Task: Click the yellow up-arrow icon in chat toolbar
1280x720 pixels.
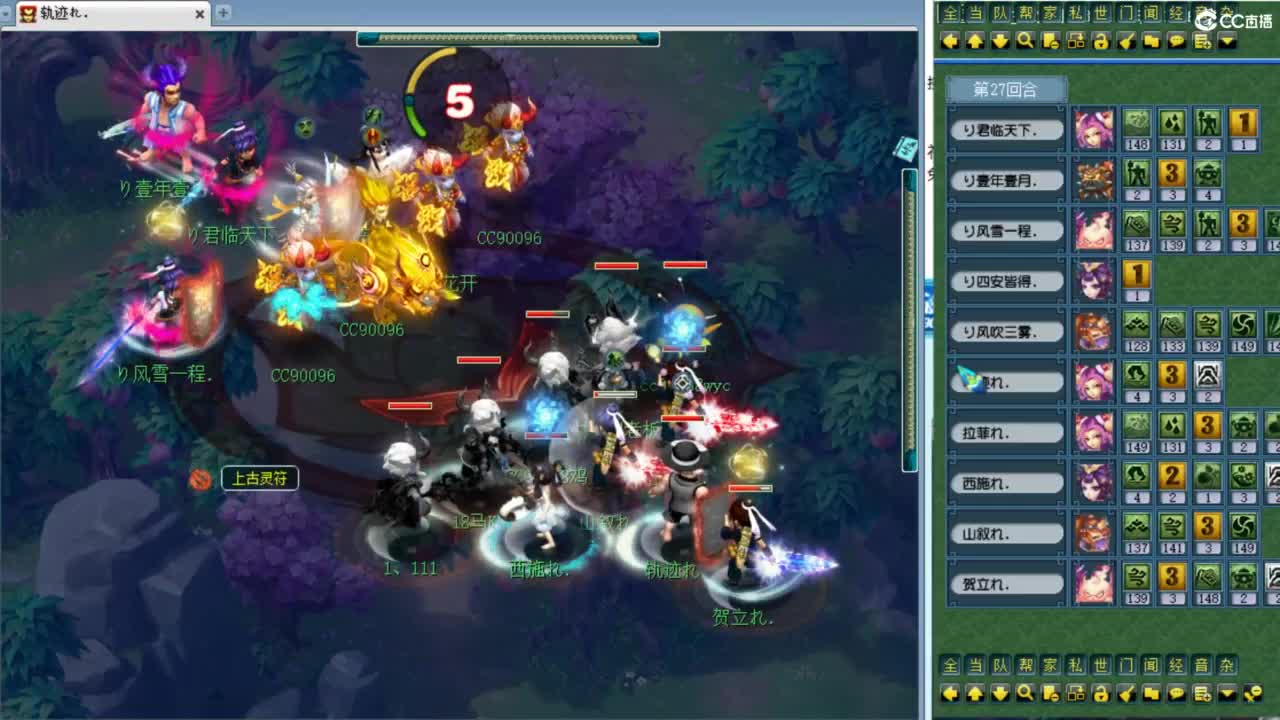Action: (x=975, y=41)
